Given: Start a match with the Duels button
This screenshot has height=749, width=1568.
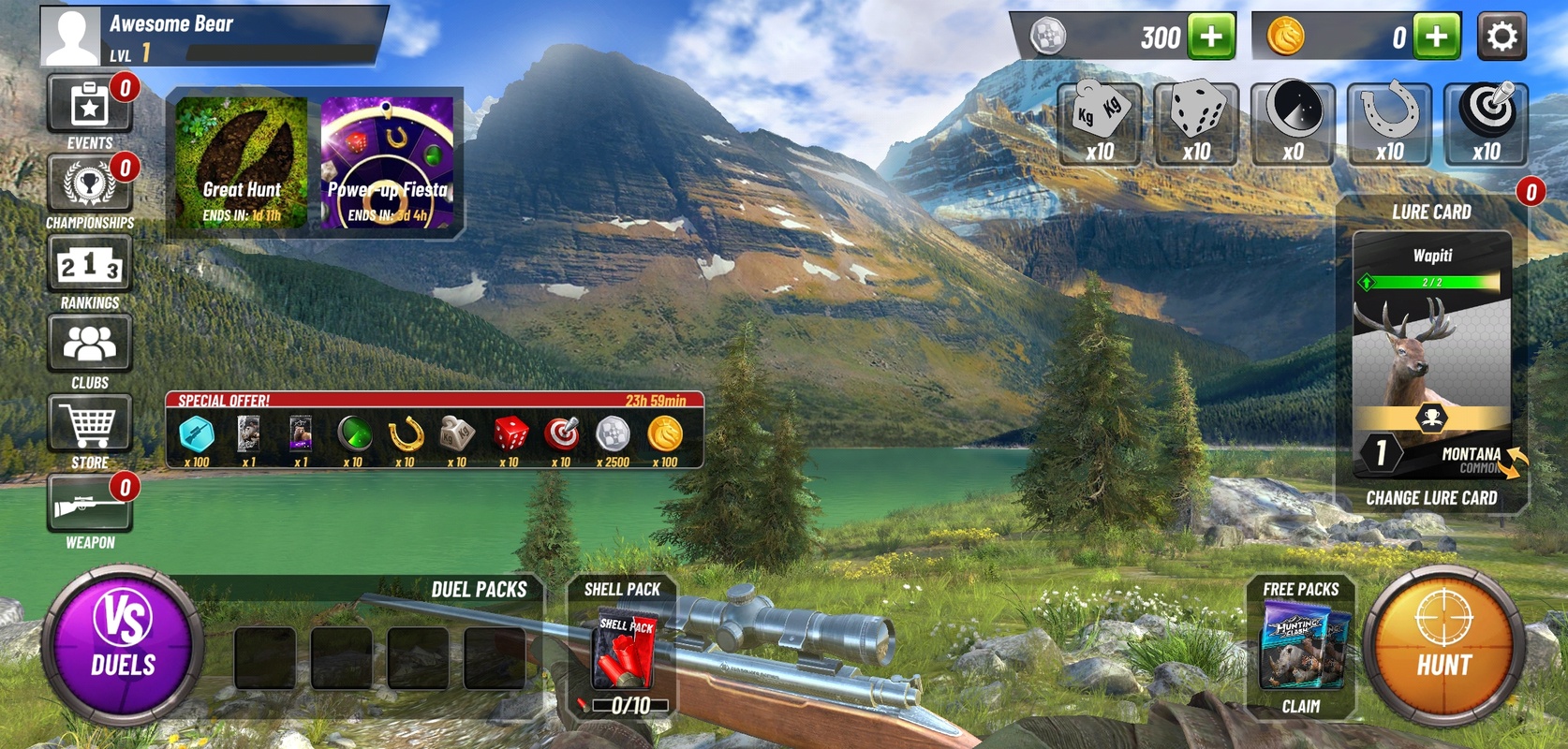Looking at the screenshot, I should [123, 645].
